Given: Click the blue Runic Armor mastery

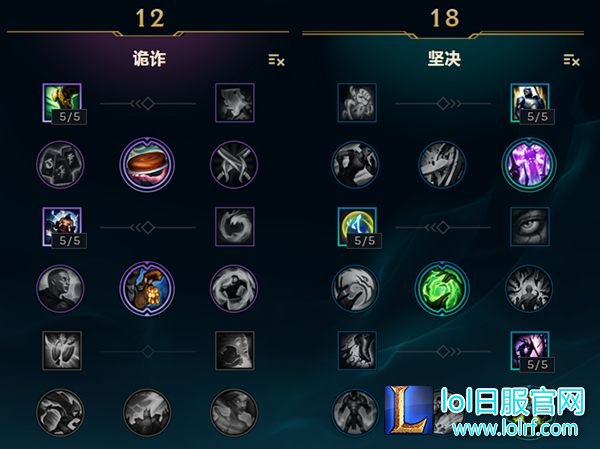Looking at the screenshot, I should (357, 225).
